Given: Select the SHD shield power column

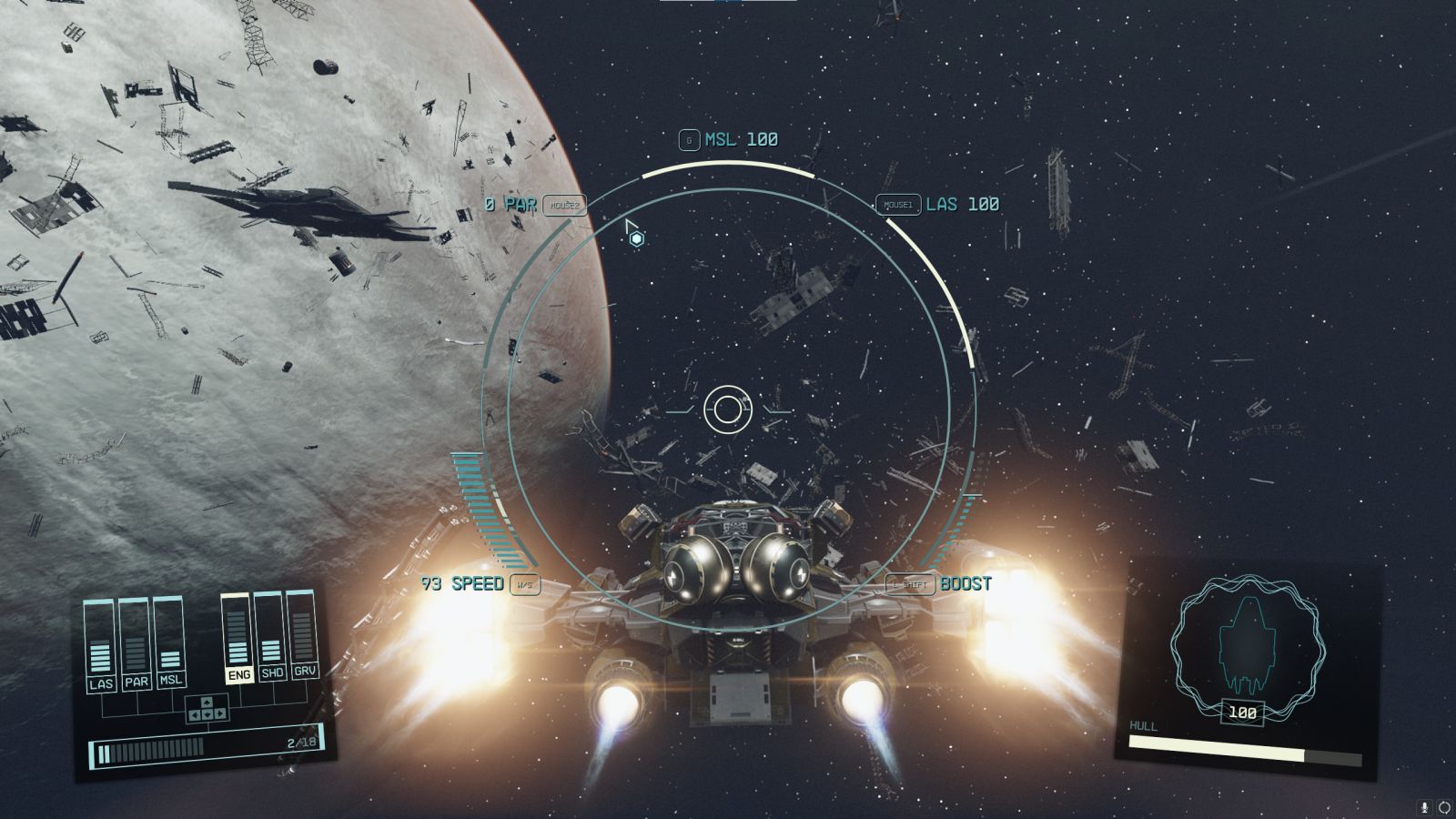Looking at the screenshot, I should [271, 637].
